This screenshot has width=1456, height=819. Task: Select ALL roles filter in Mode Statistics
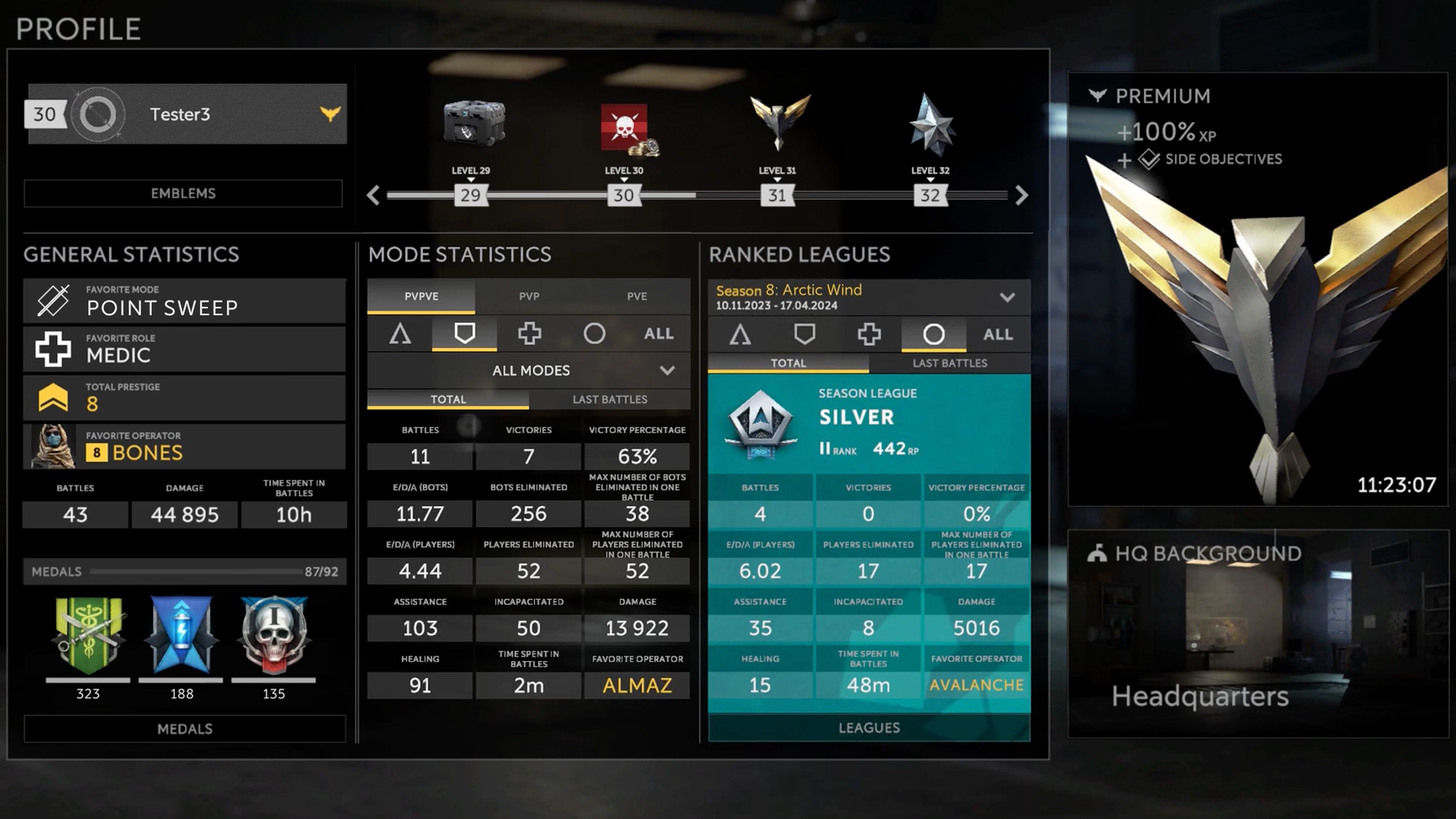click(659, 333)
